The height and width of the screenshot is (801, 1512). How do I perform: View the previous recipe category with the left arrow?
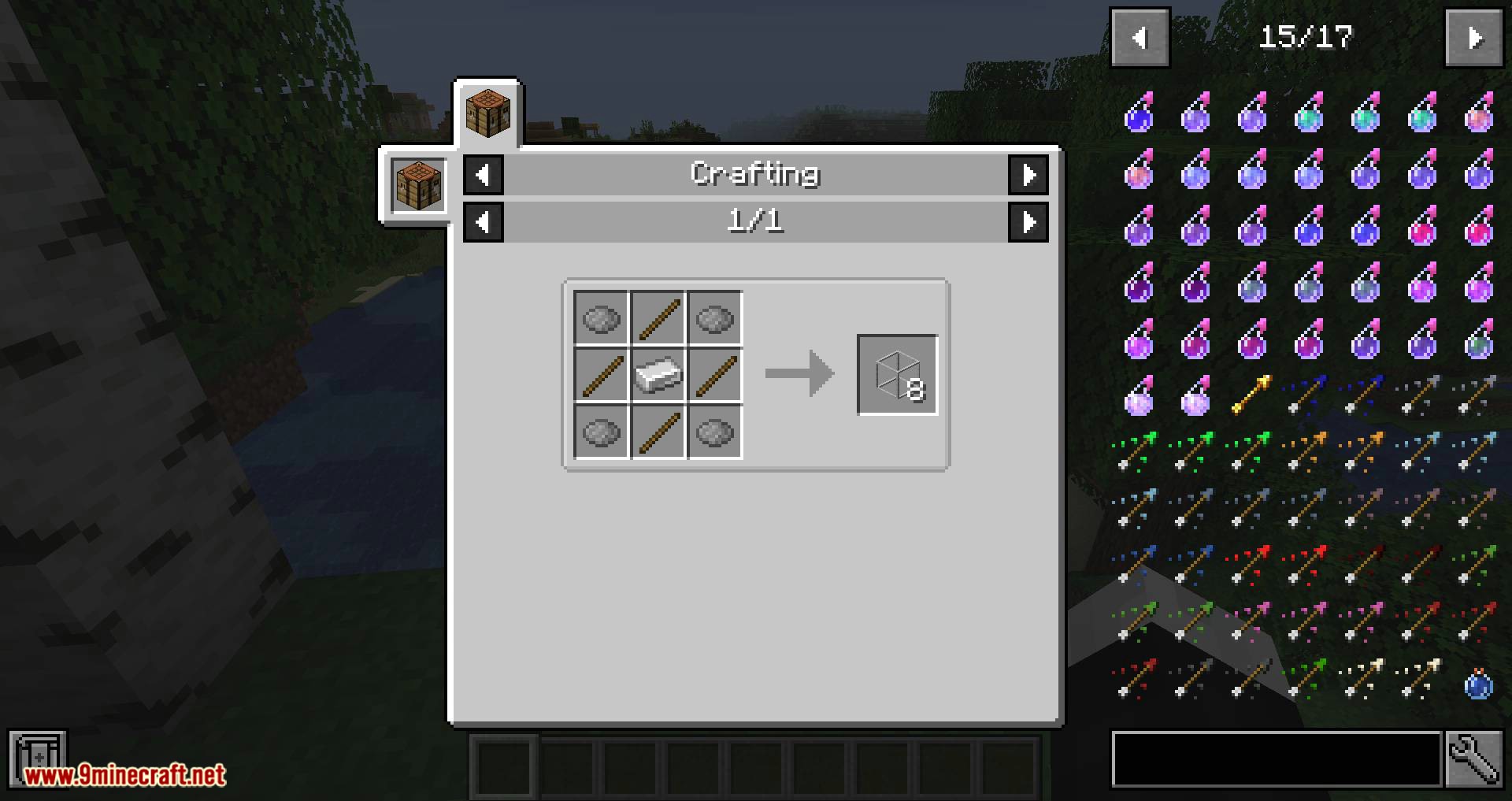click(484, 175)
